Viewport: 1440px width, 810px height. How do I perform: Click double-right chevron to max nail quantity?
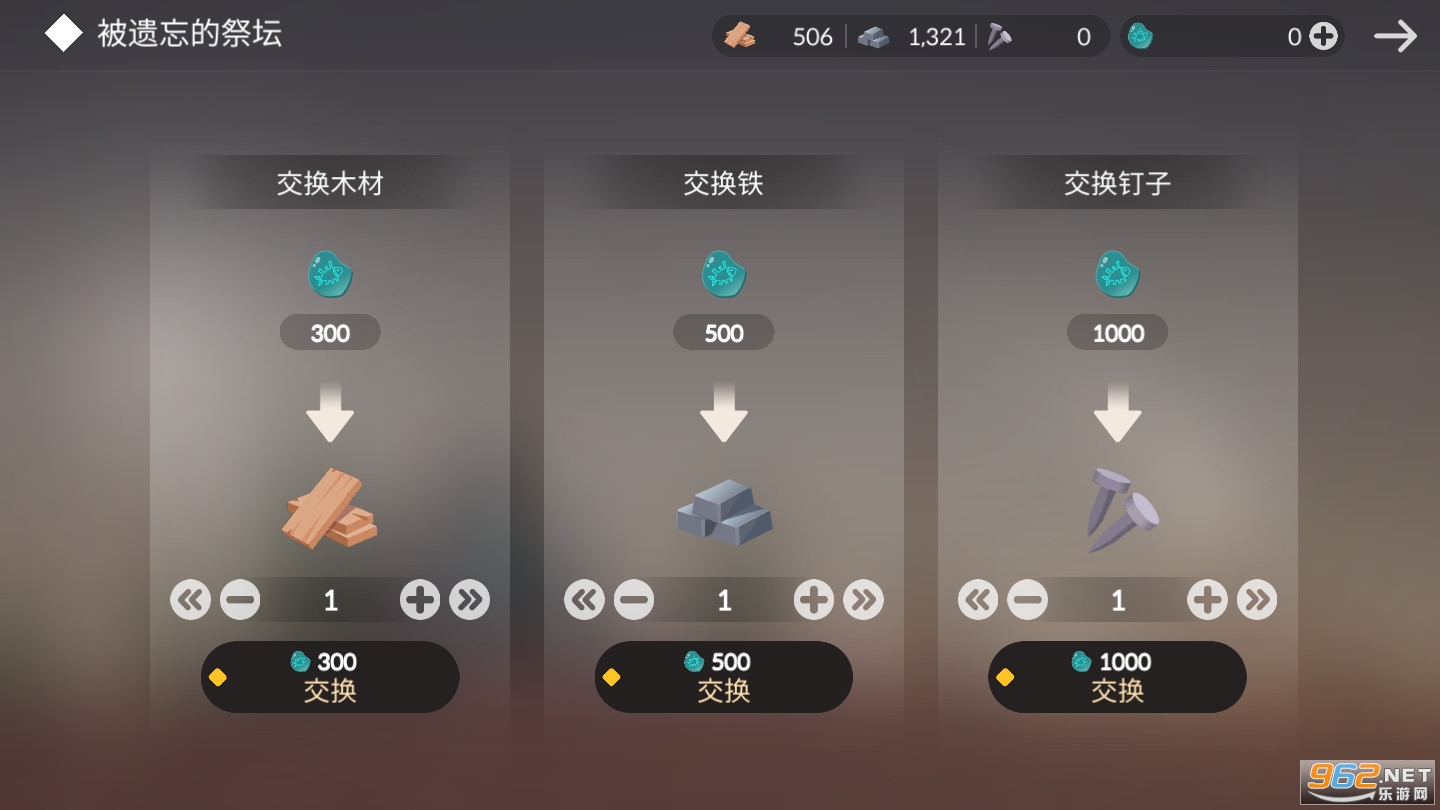[1257, 599]
